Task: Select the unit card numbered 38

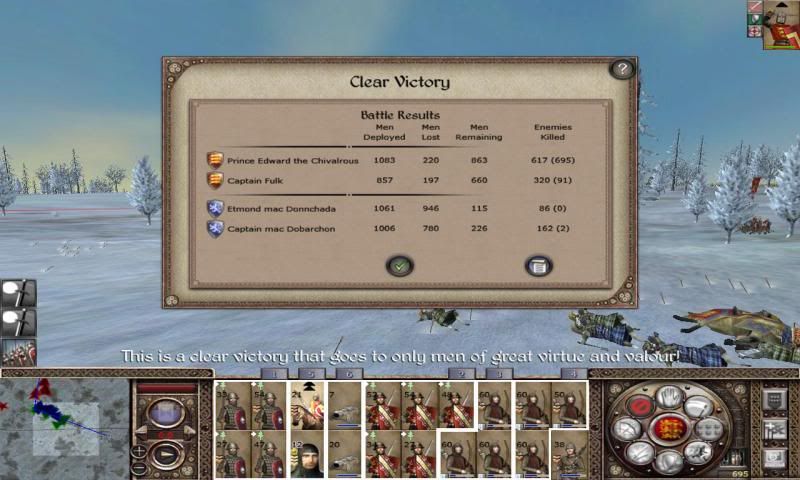Action: point(568,455)
